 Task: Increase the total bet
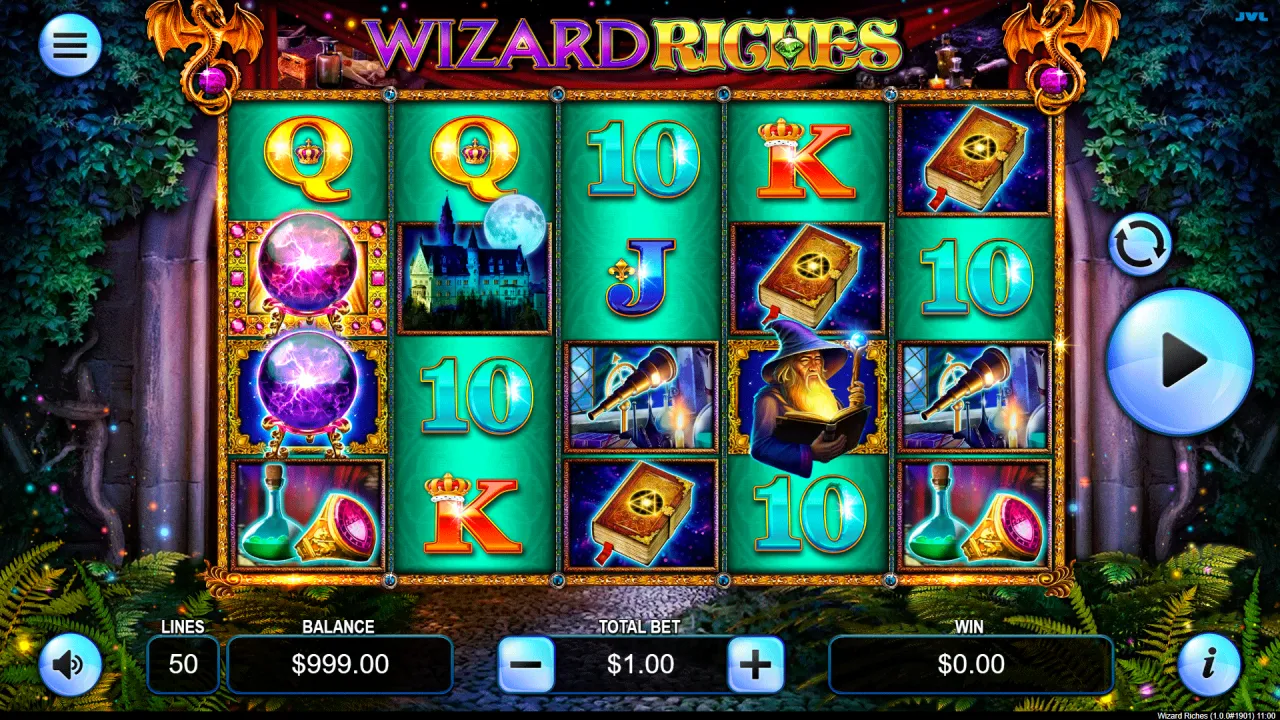pyautogui.click(x=756, y=664)
